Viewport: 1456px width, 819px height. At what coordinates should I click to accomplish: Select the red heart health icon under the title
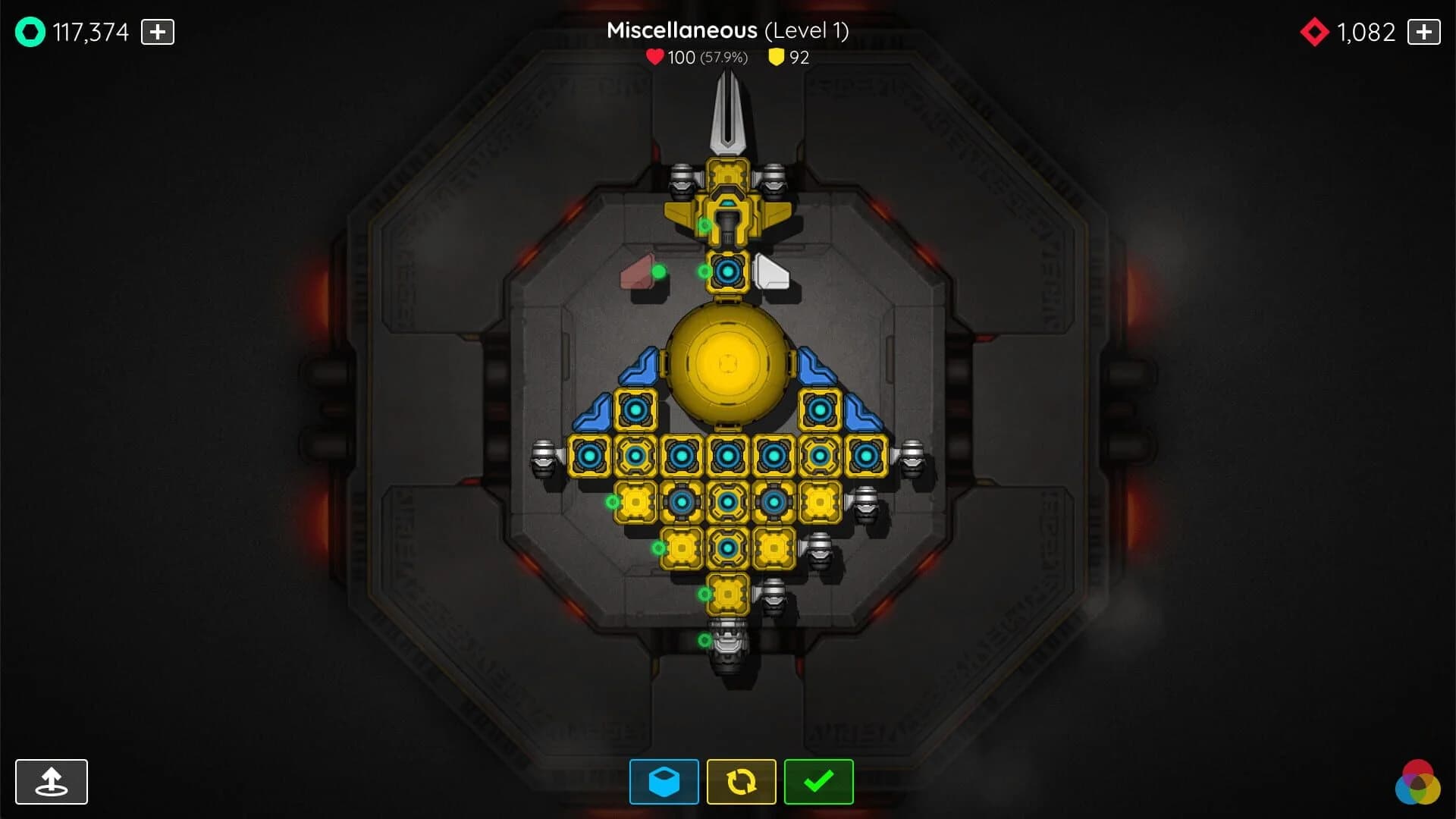[x=655, y=57]
